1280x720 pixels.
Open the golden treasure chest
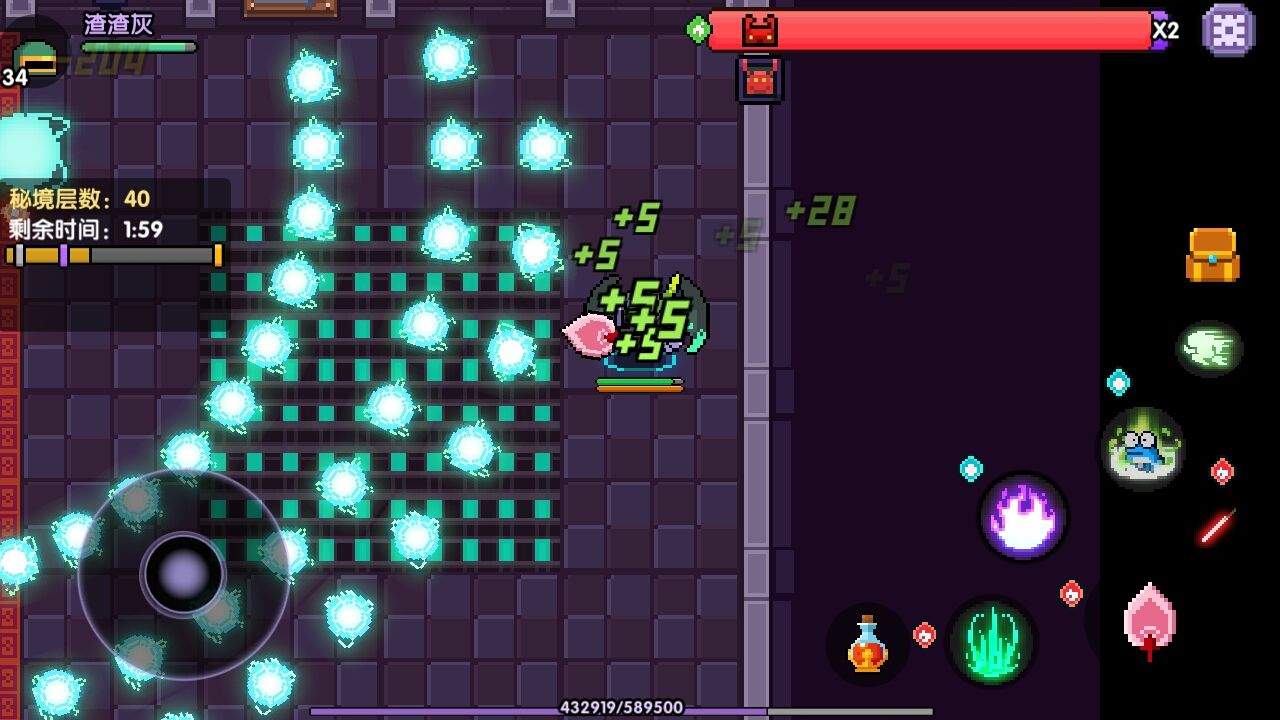coord(1212,255)
